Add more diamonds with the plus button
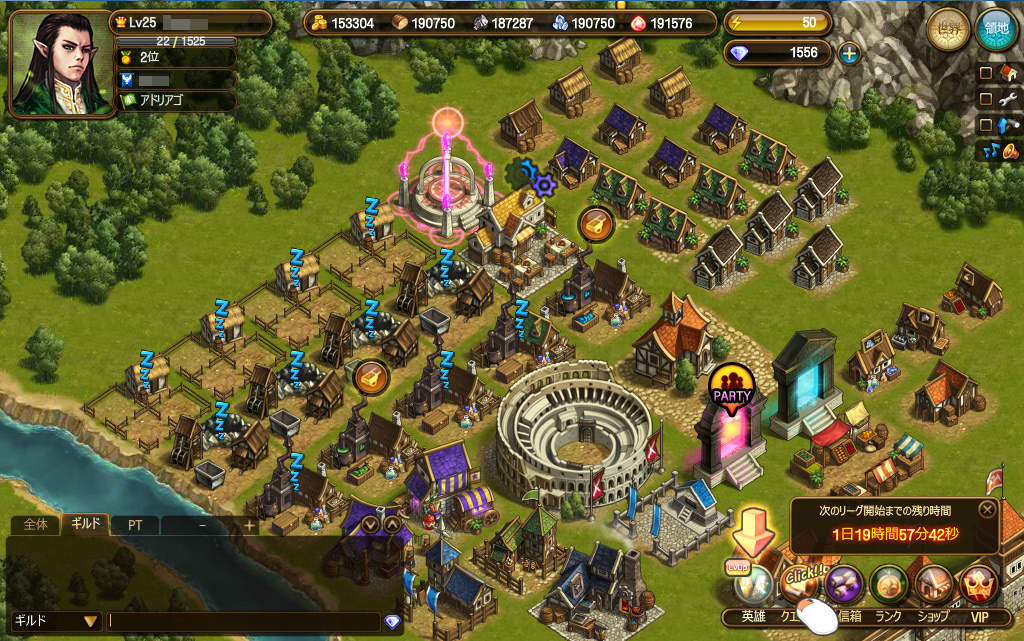Viewport: 1024px width, 641px height. point(849,54)
